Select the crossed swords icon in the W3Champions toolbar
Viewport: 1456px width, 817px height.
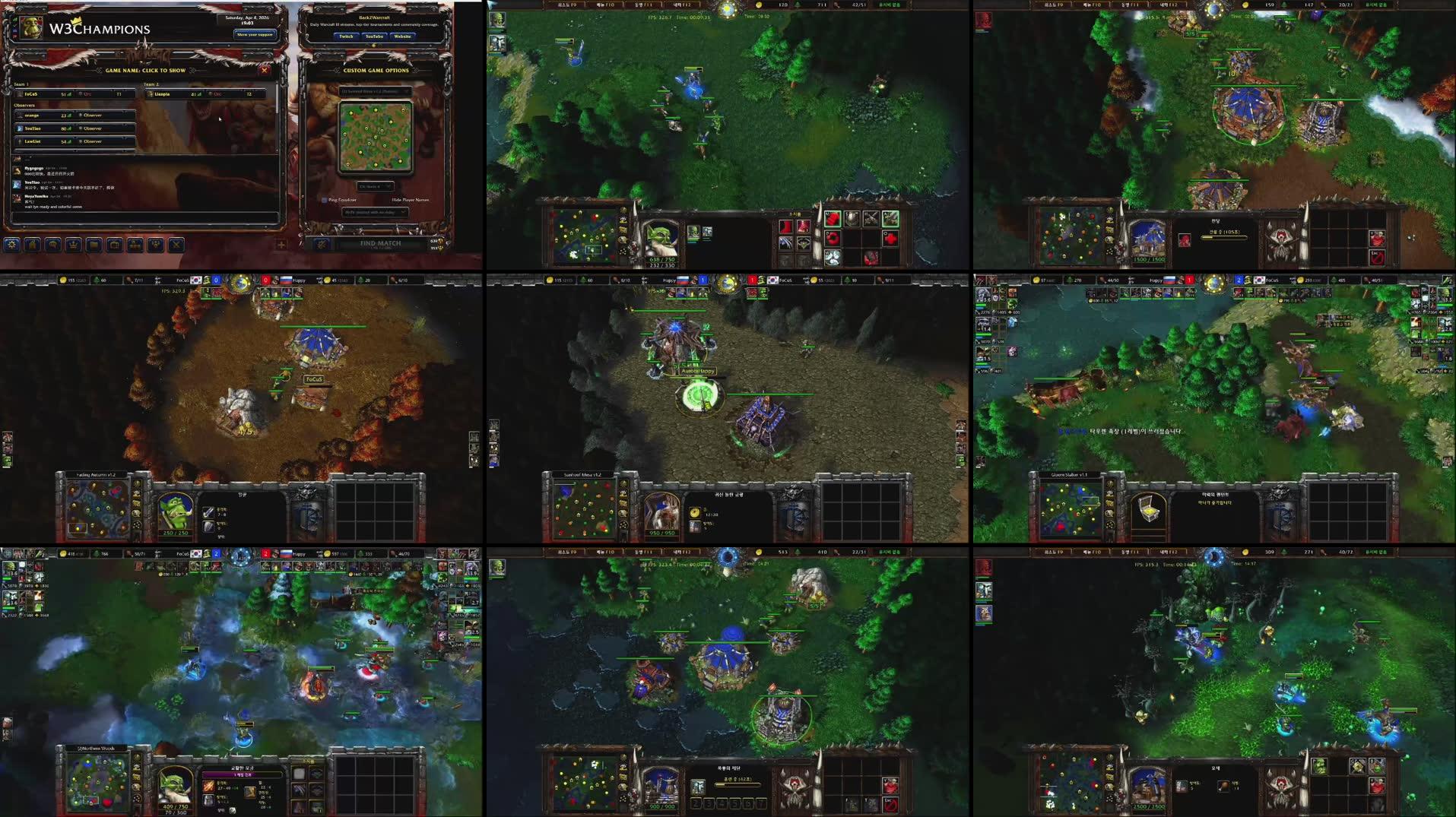[175, 245]
